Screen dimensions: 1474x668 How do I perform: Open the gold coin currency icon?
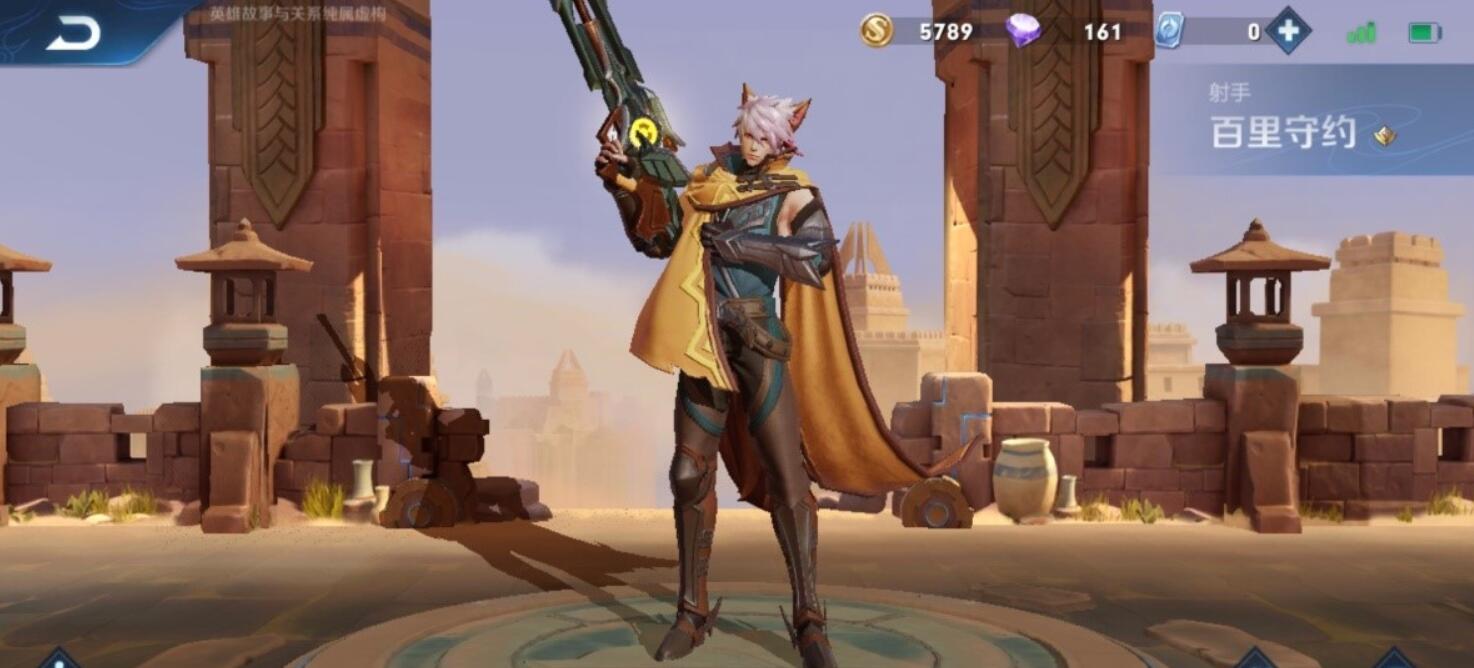pyautogui.click(x=876, y=31)
